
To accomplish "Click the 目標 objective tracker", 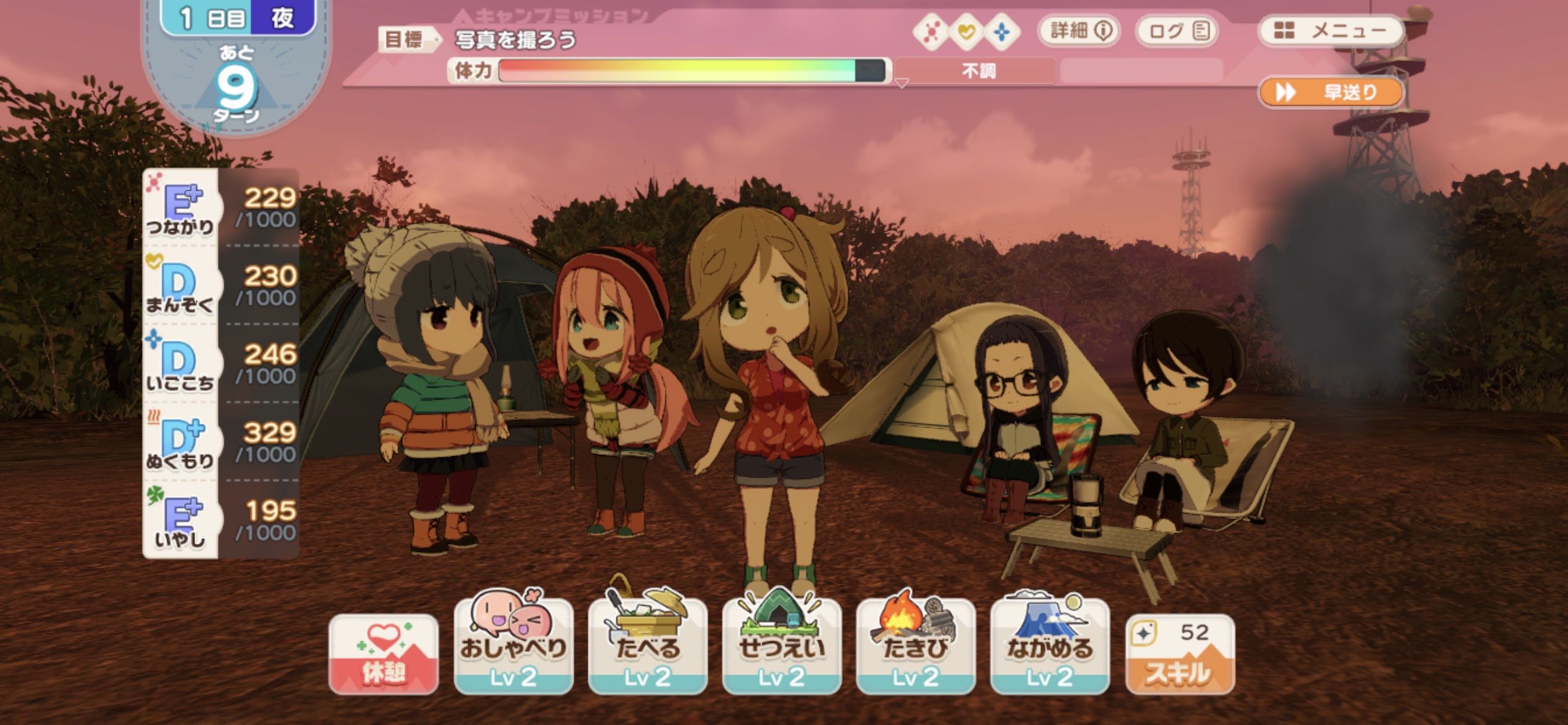I will click(478, 40).
